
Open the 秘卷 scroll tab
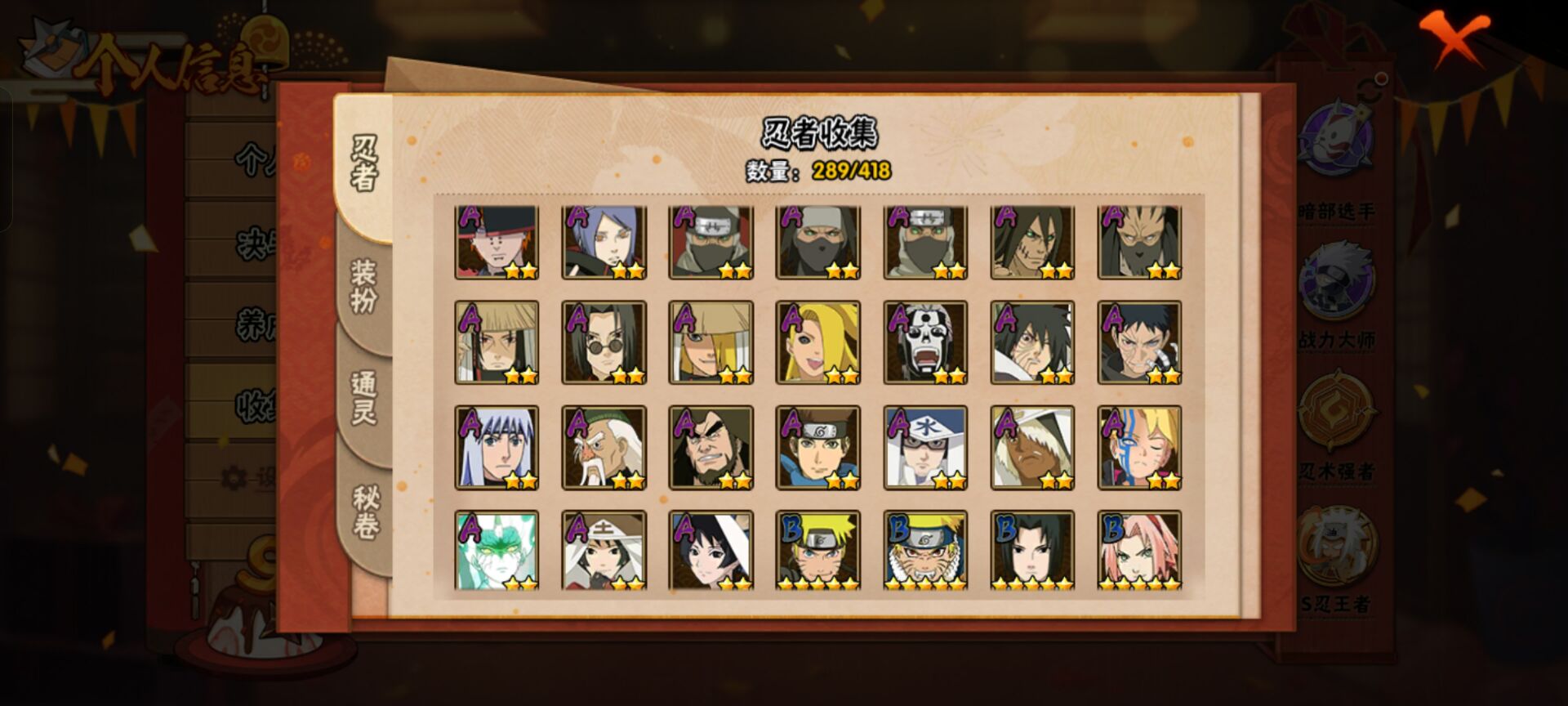tap(365, 512)
